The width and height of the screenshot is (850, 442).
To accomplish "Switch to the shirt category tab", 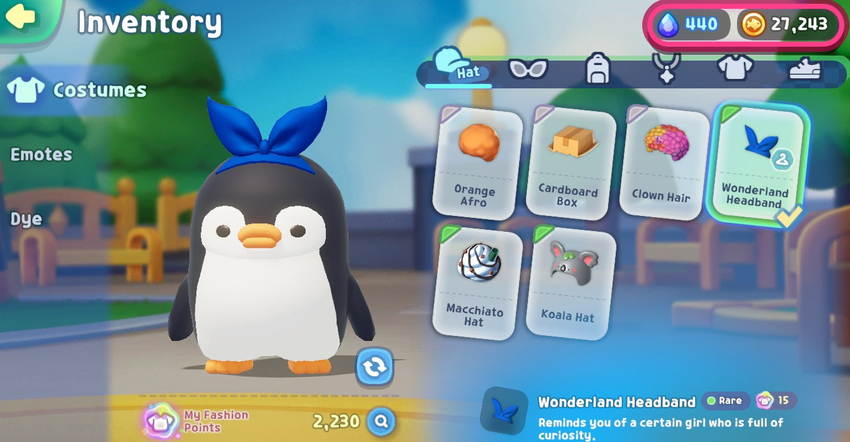I will point(733,68).
